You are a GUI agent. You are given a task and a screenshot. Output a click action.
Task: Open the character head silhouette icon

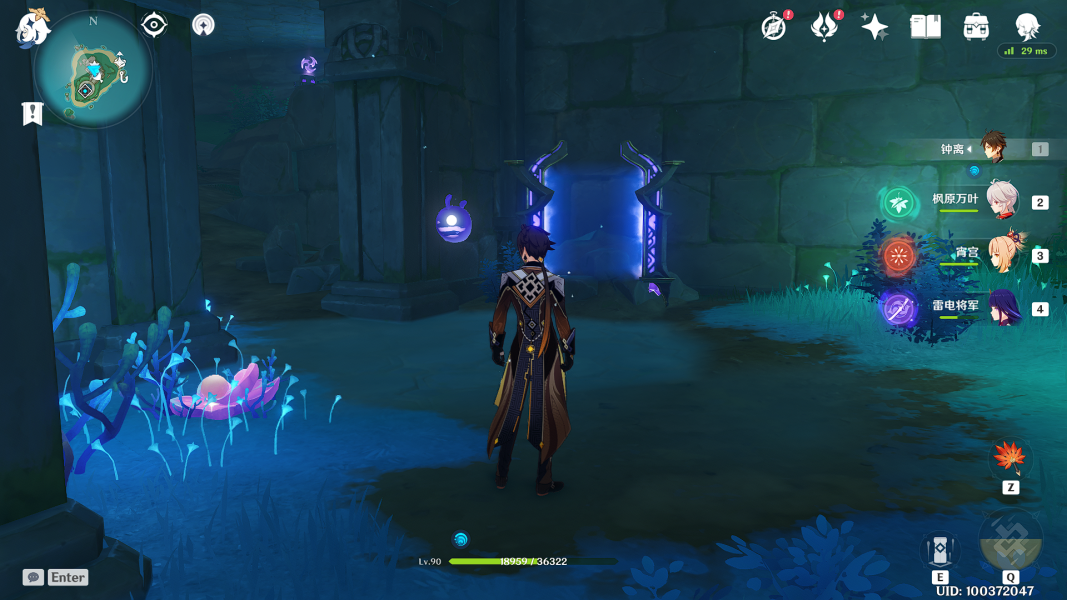point(1027,26)
